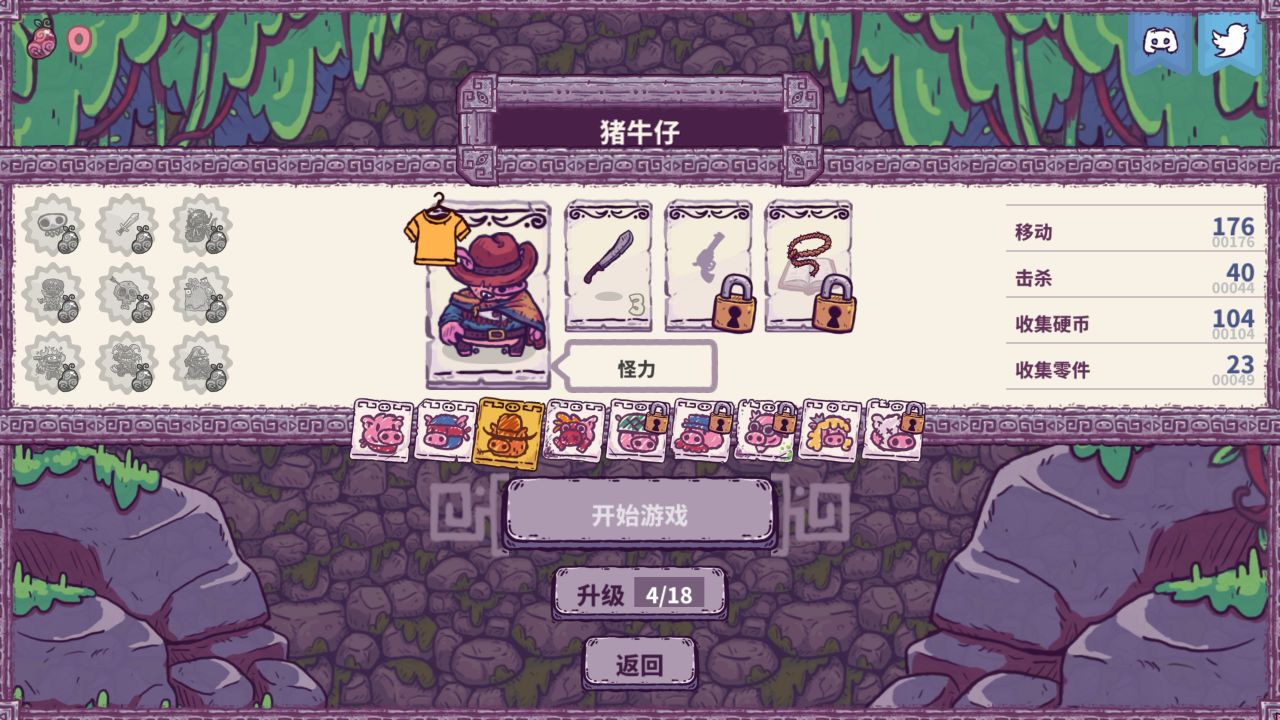Open the 升级 upgrade menu
This screenshot has width=1280, height=720.
(x=640, y=592)
